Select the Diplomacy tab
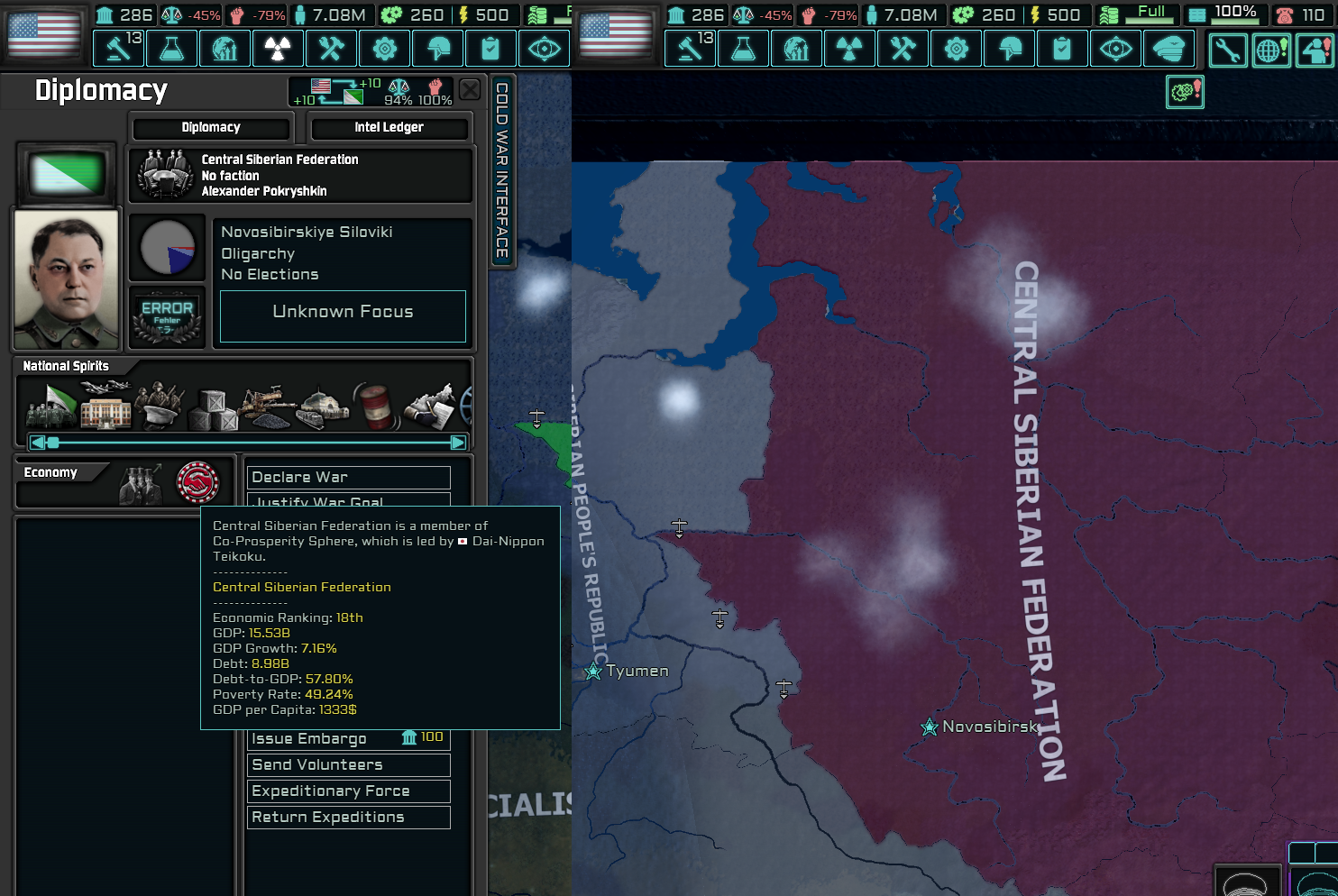This screenshot has height=896, width=1338. pyautogui.click(x=211, y=127)
